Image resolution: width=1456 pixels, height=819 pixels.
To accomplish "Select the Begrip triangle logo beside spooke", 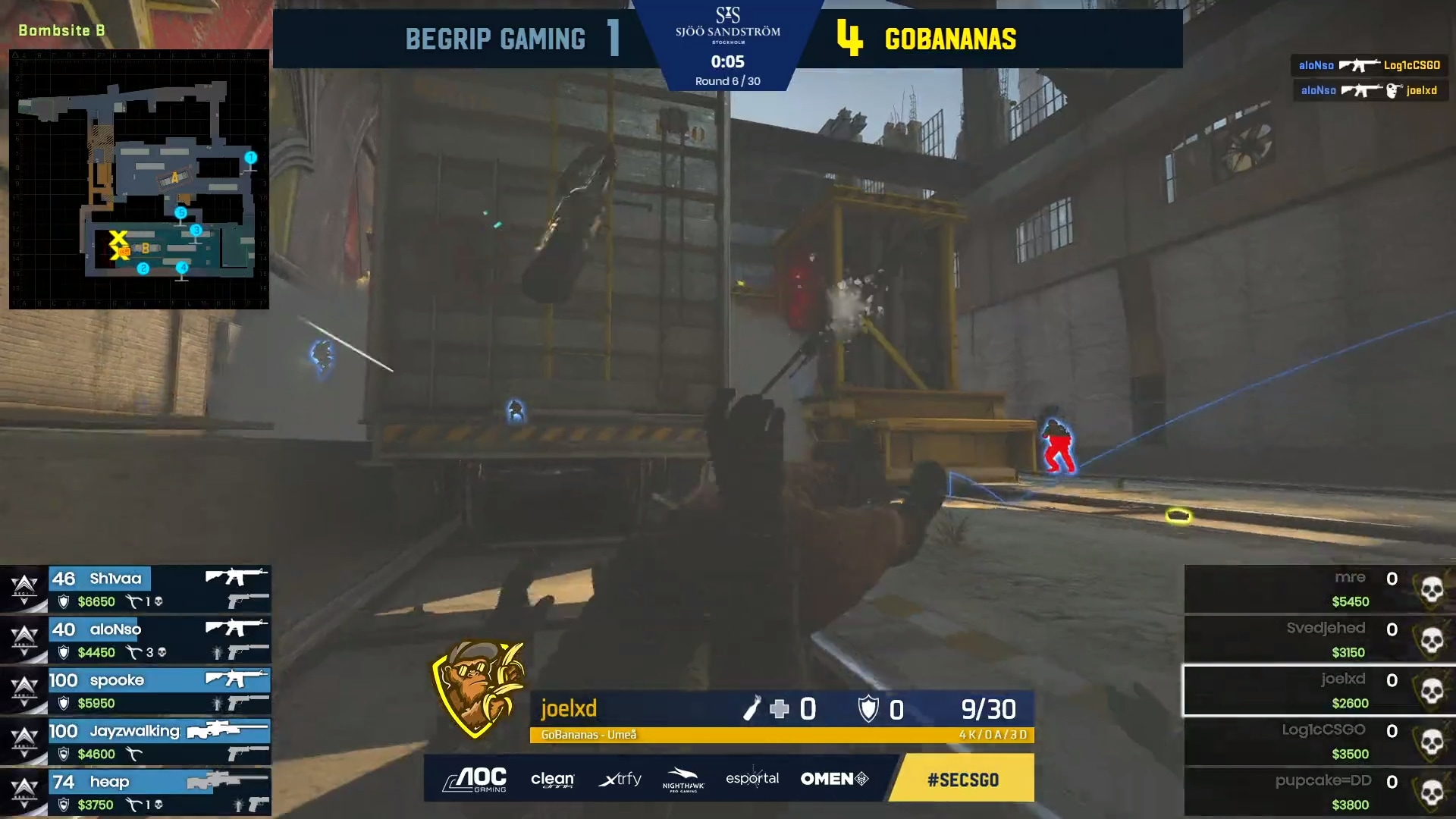I will 23,689.
